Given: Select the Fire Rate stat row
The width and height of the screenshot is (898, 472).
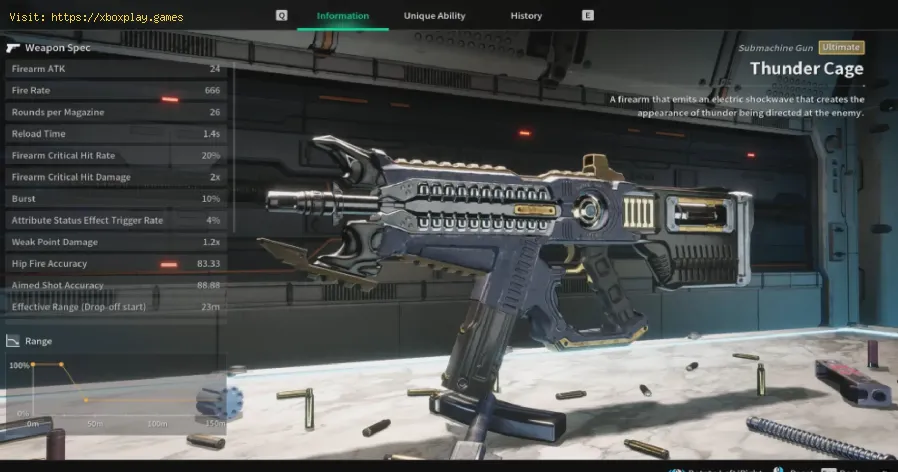Looking at the screenshot, I should coord(115,91).
